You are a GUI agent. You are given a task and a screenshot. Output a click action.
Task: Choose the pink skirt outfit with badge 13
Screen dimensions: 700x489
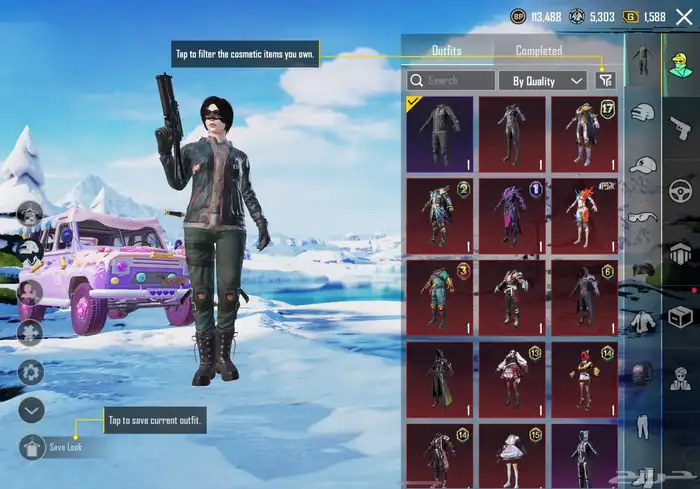point(512,375)
